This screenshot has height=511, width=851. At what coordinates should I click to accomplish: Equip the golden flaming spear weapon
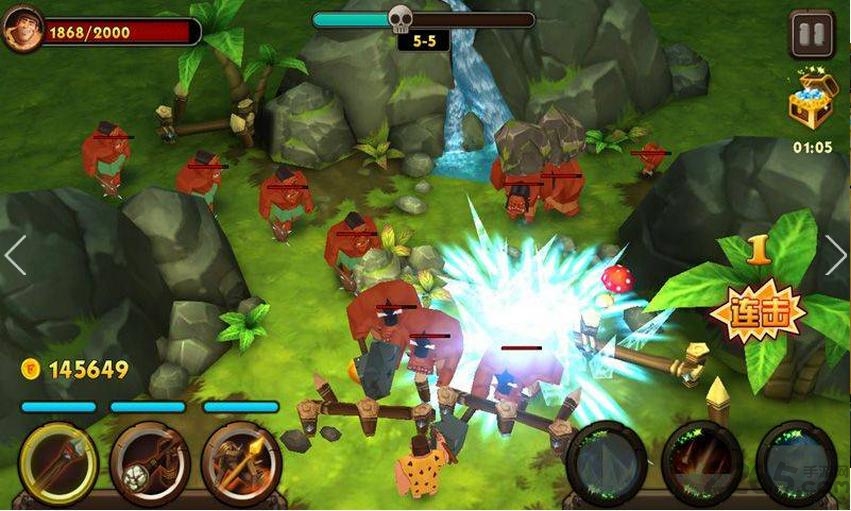[x=241, y=462]
